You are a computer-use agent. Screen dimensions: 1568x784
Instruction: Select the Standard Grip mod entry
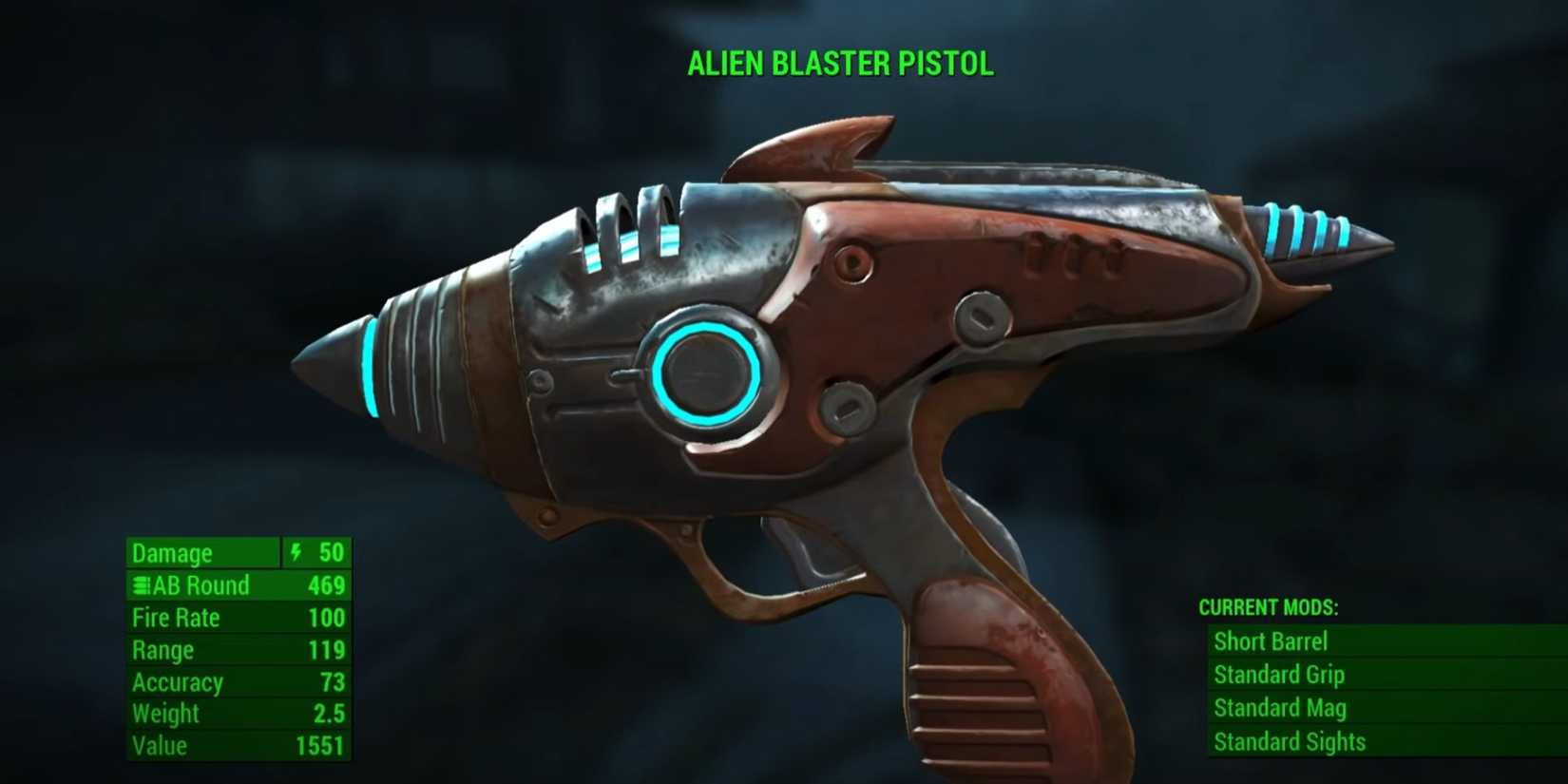click(x=1279, y=675)
